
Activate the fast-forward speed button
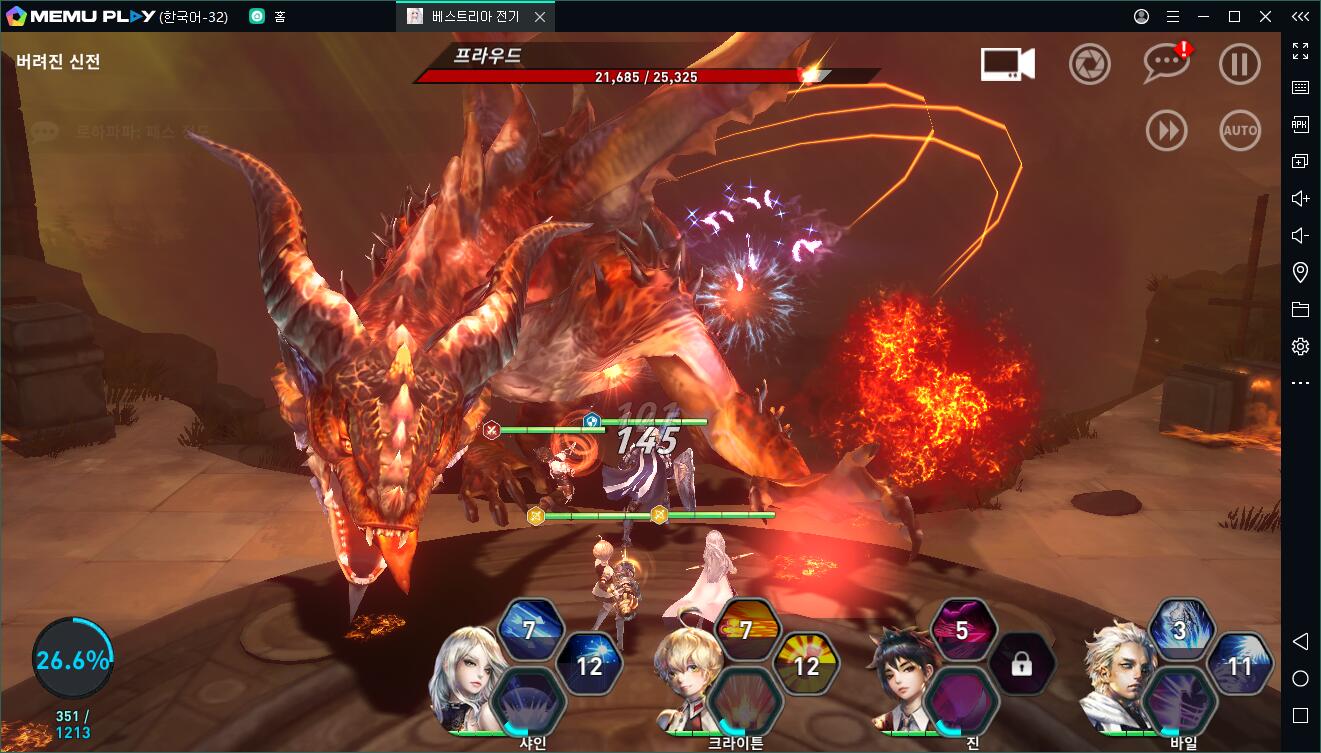pyautogui.click(x=1166, y=131)
